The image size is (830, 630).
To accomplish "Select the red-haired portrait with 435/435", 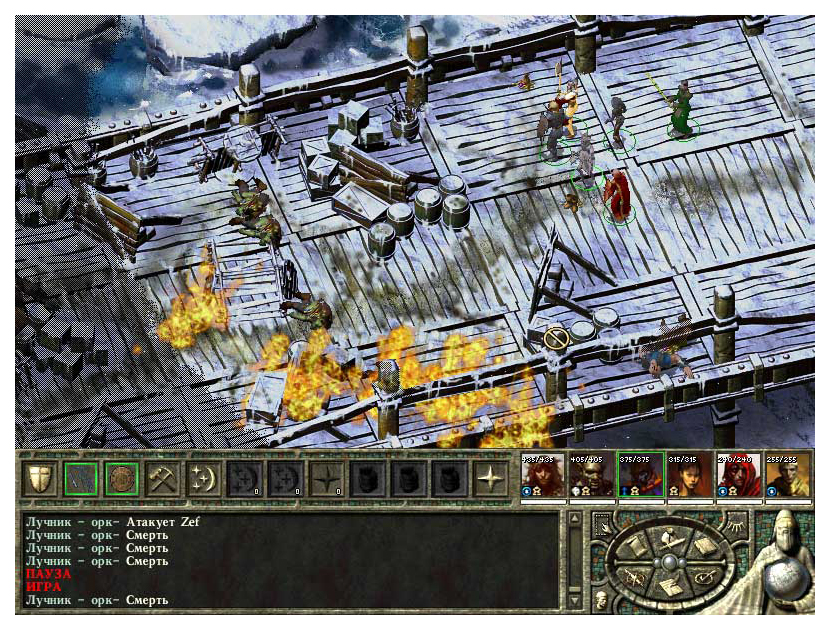I will click(541, 477).
